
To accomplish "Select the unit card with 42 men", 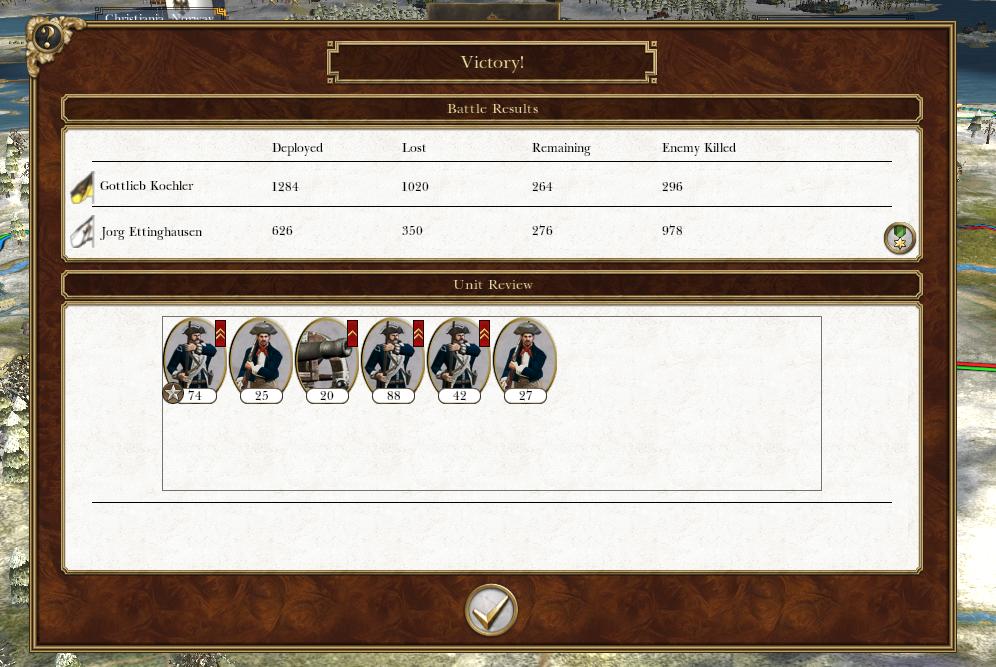I will pyautogui.click(x=458, y=358).
